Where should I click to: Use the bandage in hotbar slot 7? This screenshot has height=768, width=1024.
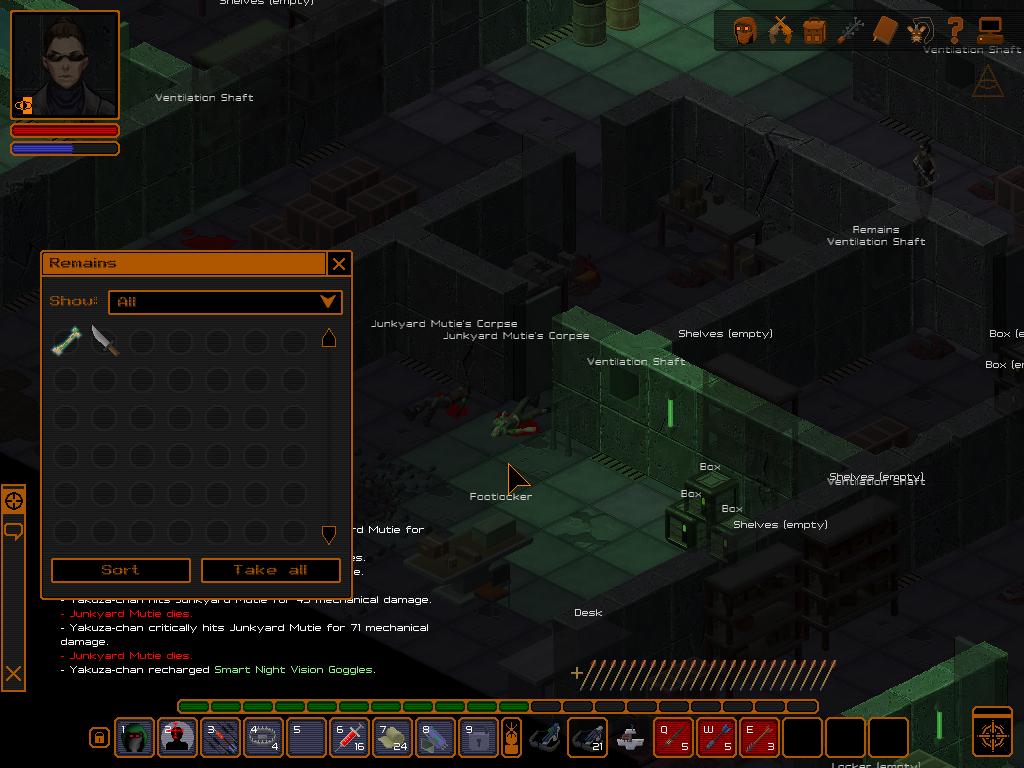point(392,738)
